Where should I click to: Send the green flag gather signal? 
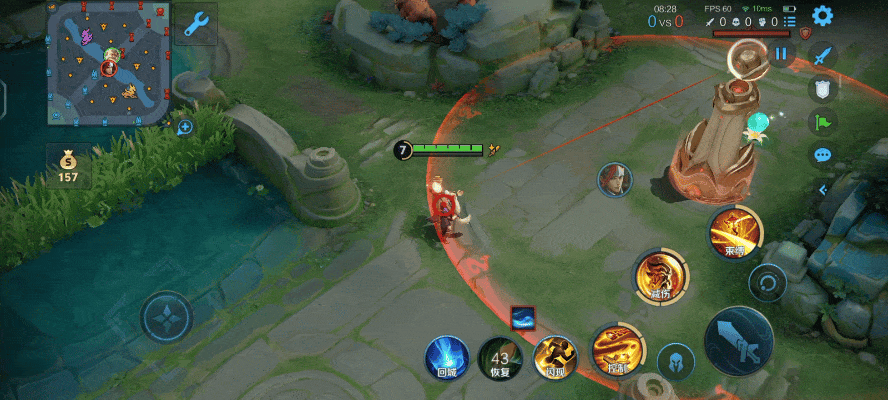tap(822, 123)
